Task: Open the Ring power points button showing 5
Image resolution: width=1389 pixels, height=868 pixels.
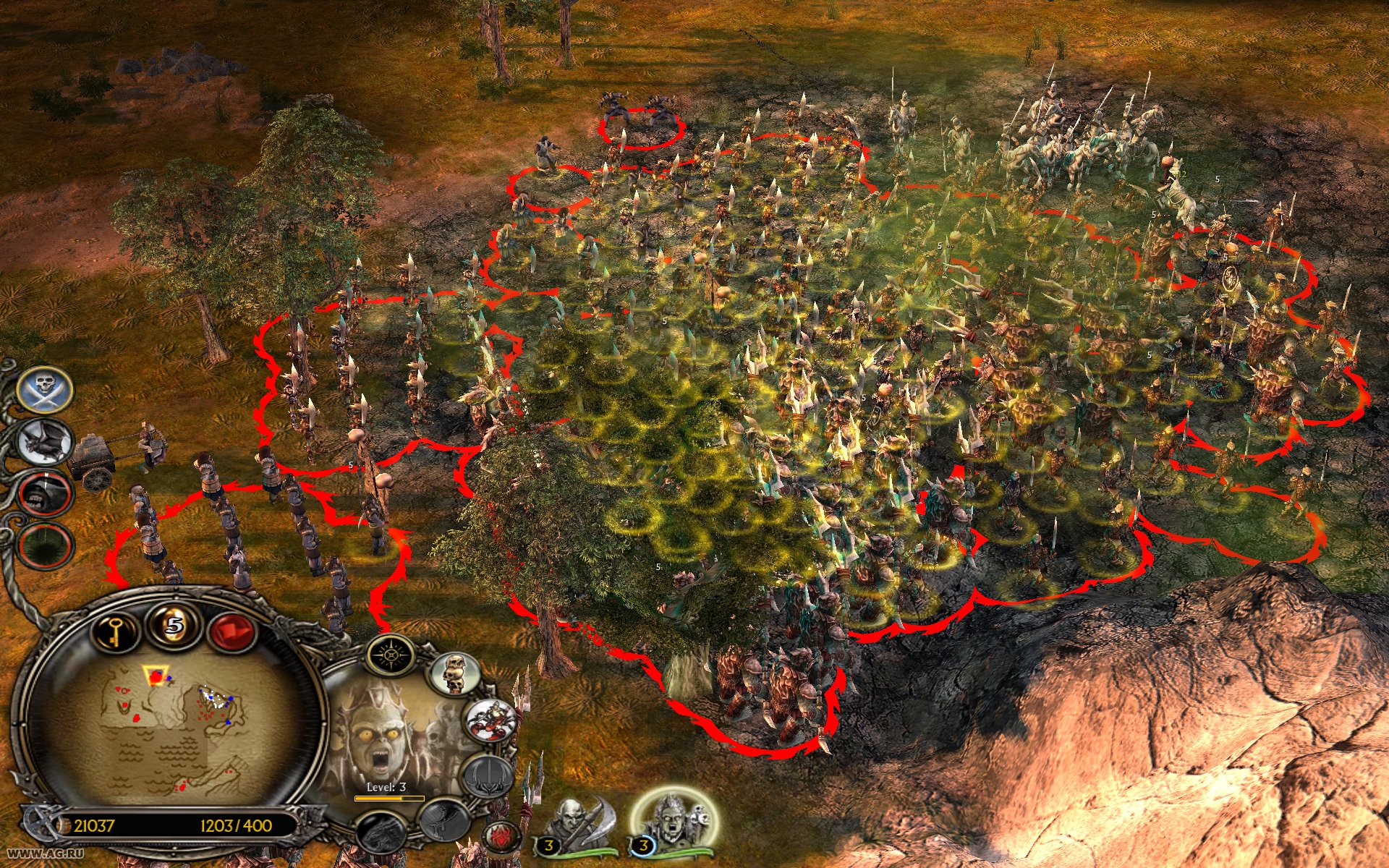Action: [172, 624]
